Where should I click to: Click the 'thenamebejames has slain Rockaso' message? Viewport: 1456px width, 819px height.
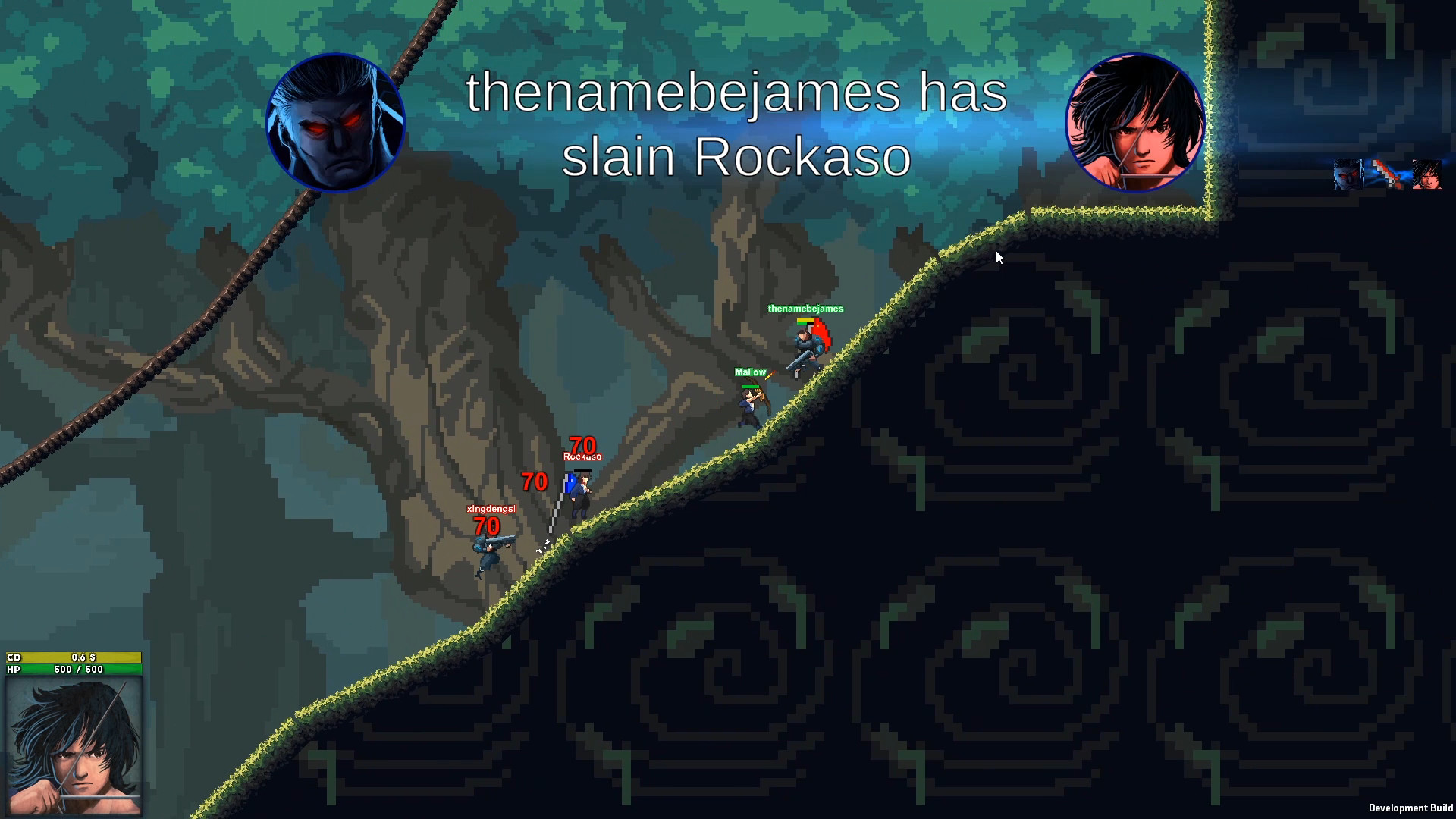pyautogui.click(x=736, y=125)
